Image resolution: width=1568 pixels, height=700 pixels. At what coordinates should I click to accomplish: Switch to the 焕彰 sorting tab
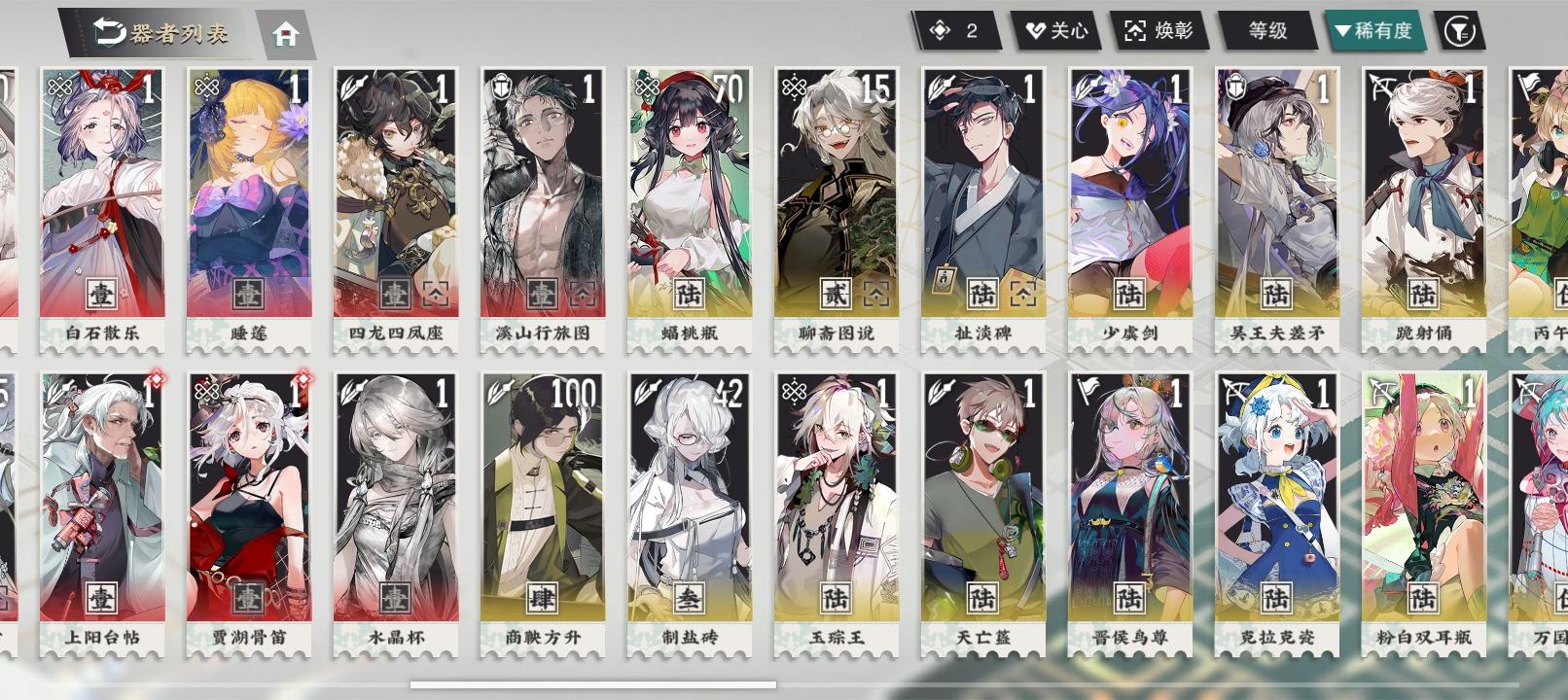[1160, 31]
